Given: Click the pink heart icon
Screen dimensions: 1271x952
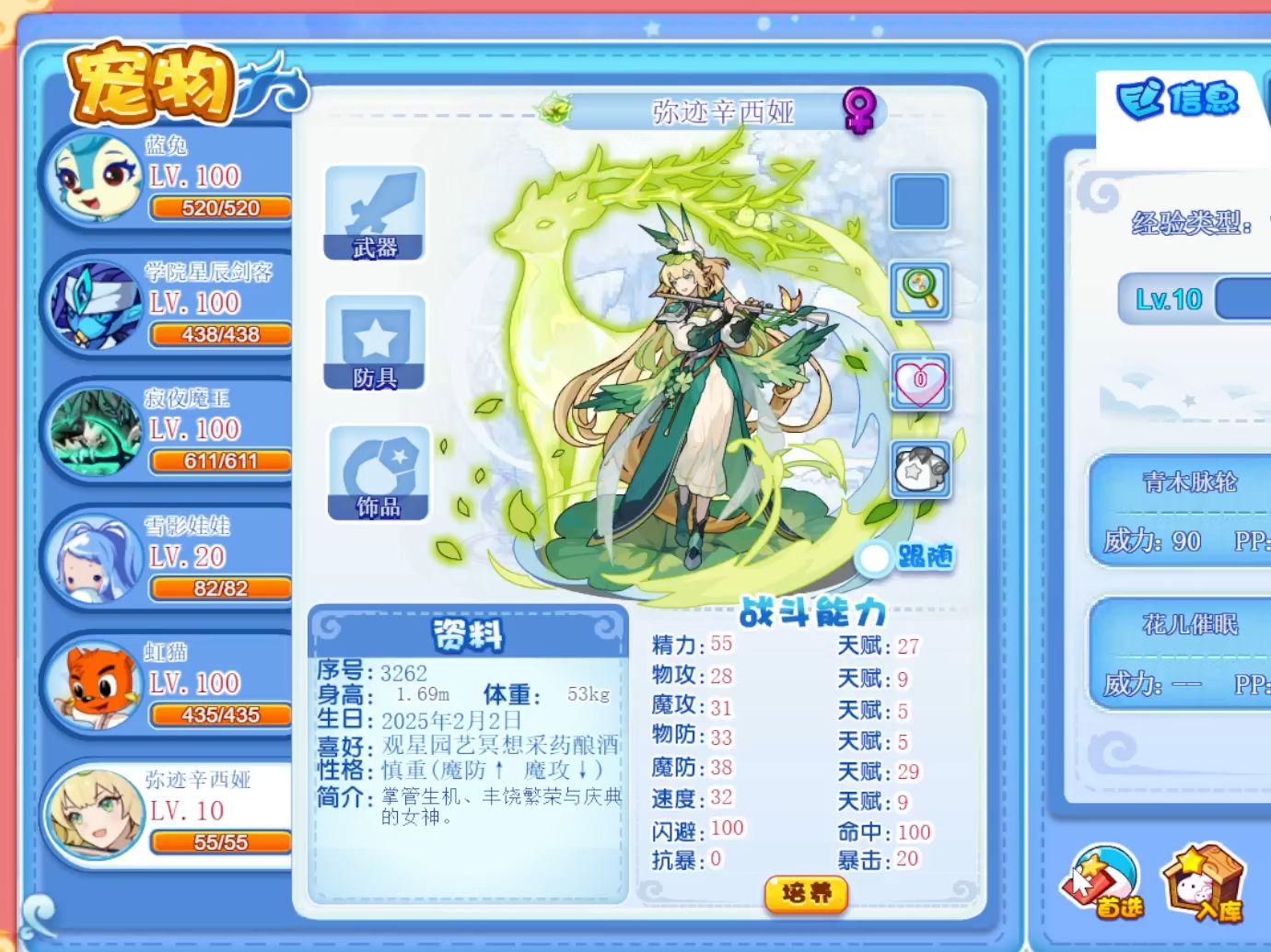Looking at the screenshot, I should [x=920, y=381].
